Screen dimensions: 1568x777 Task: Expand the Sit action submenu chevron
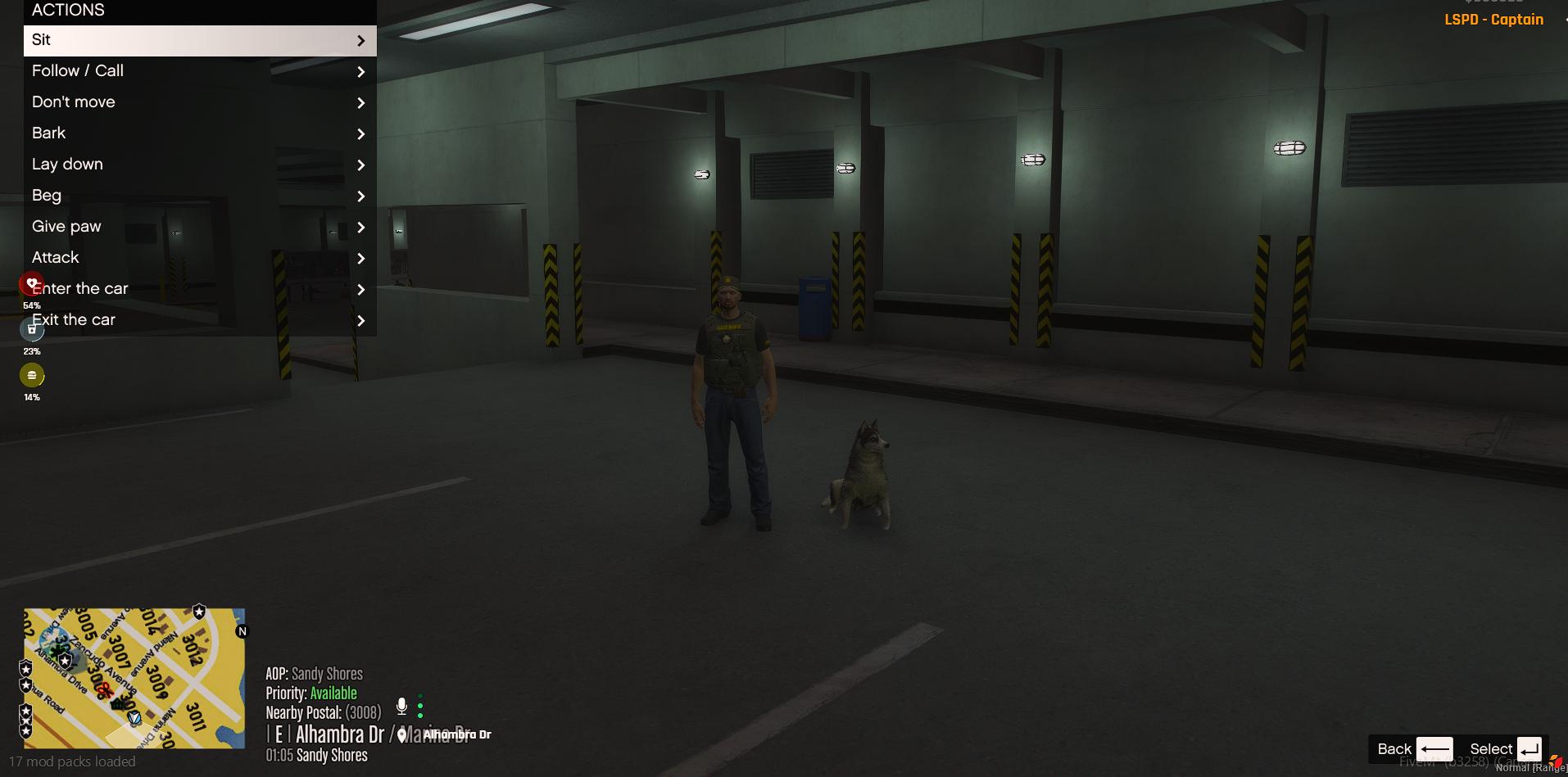click(x=361, y=40)
